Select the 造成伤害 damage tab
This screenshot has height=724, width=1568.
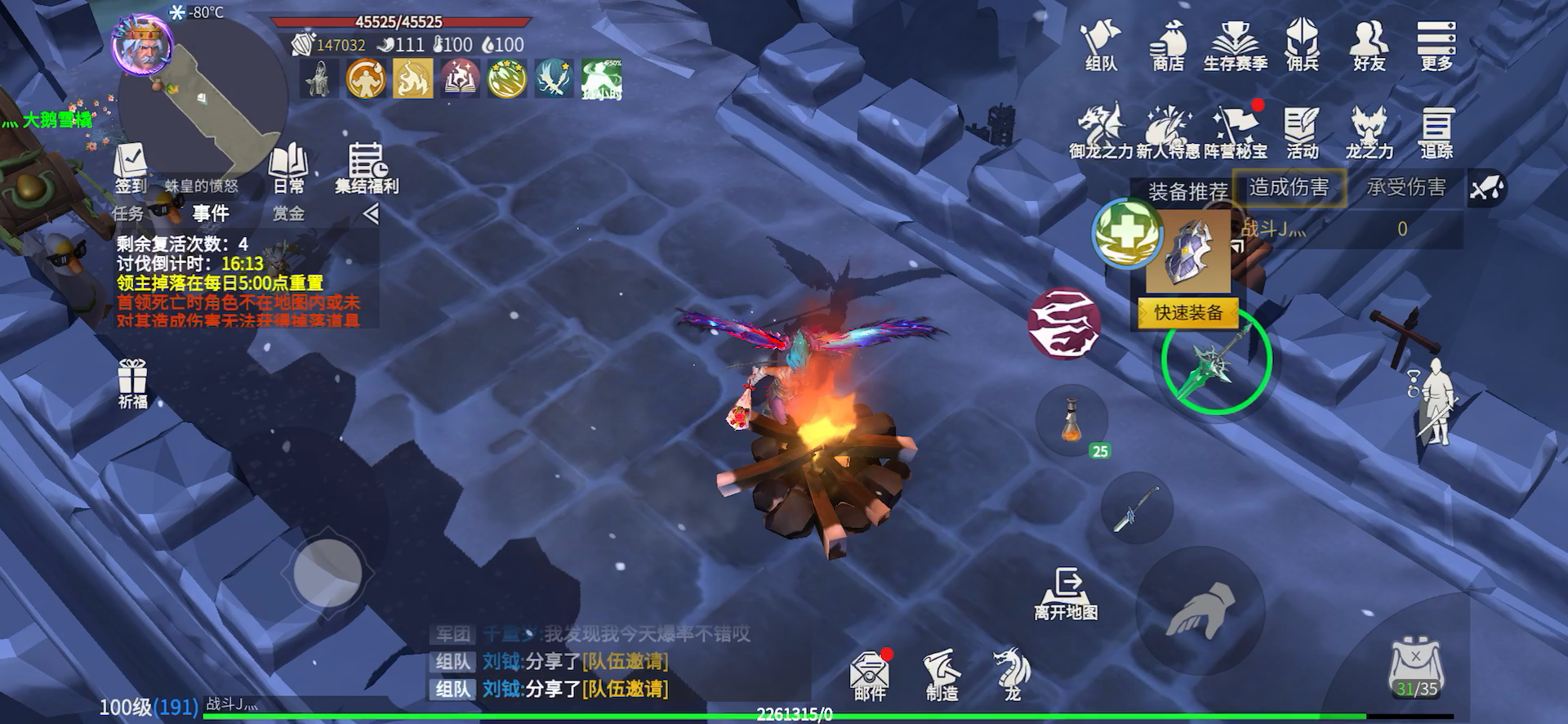1289,188
